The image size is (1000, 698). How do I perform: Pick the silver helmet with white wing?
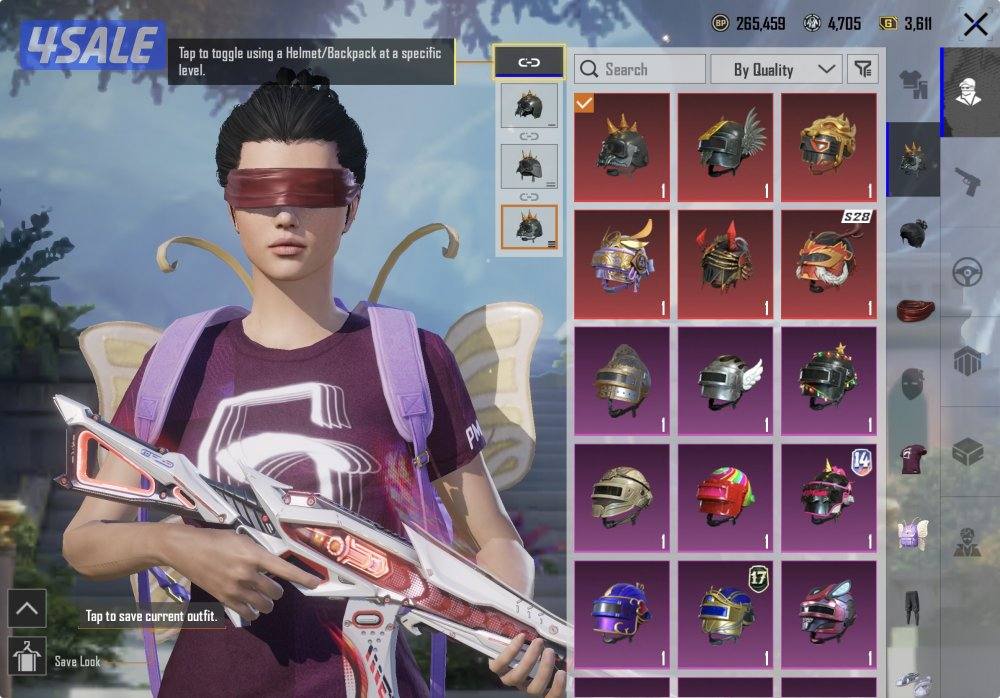tap(725, 380)
